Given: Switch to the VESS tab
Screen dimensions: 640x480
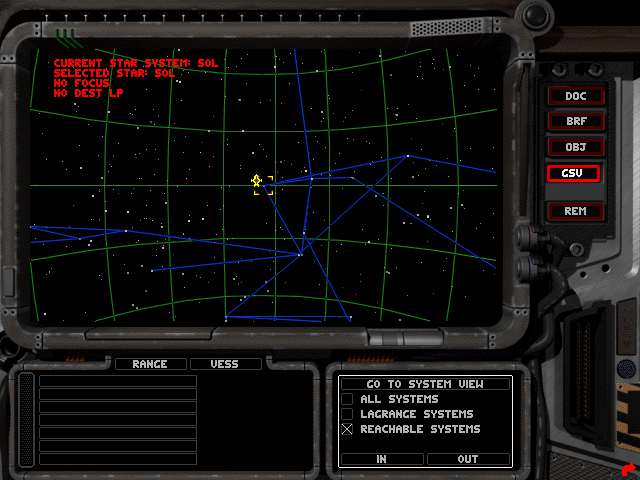Looking at the screenshot, I should (225, 364).
